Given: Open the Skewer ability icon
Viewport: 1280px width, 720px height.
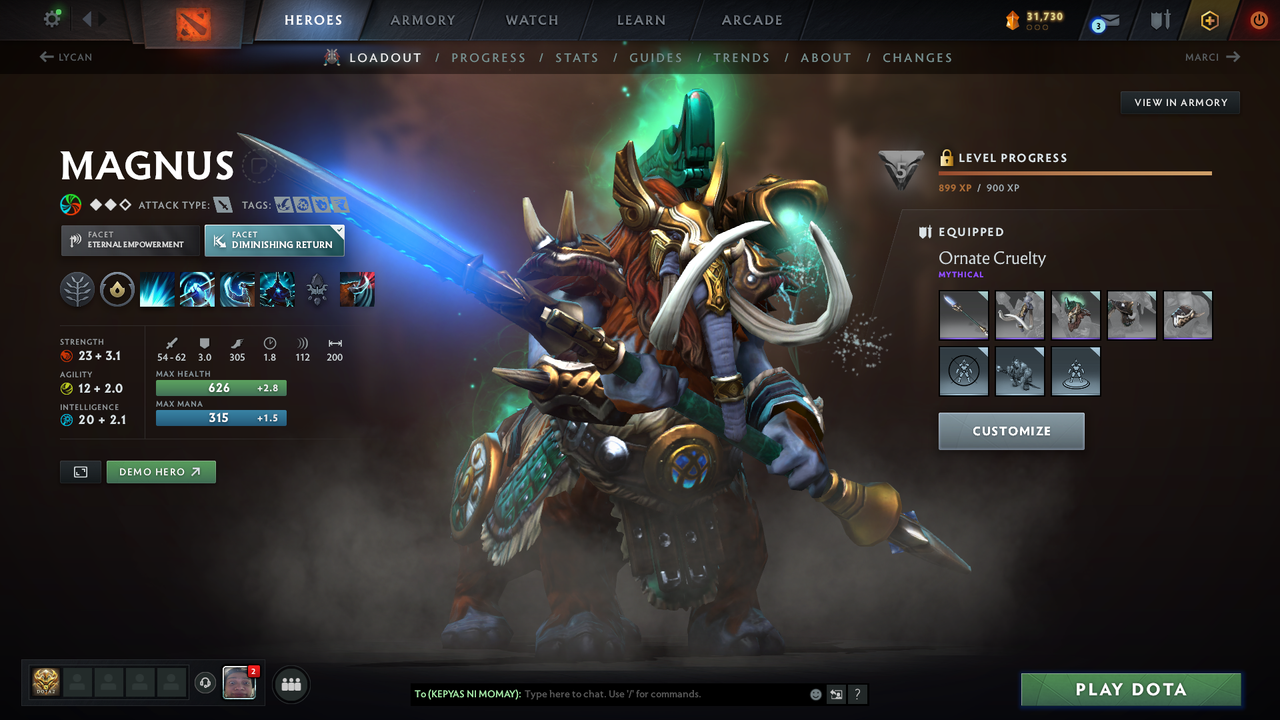Looking at the screenshot, I should coord(237,290).
